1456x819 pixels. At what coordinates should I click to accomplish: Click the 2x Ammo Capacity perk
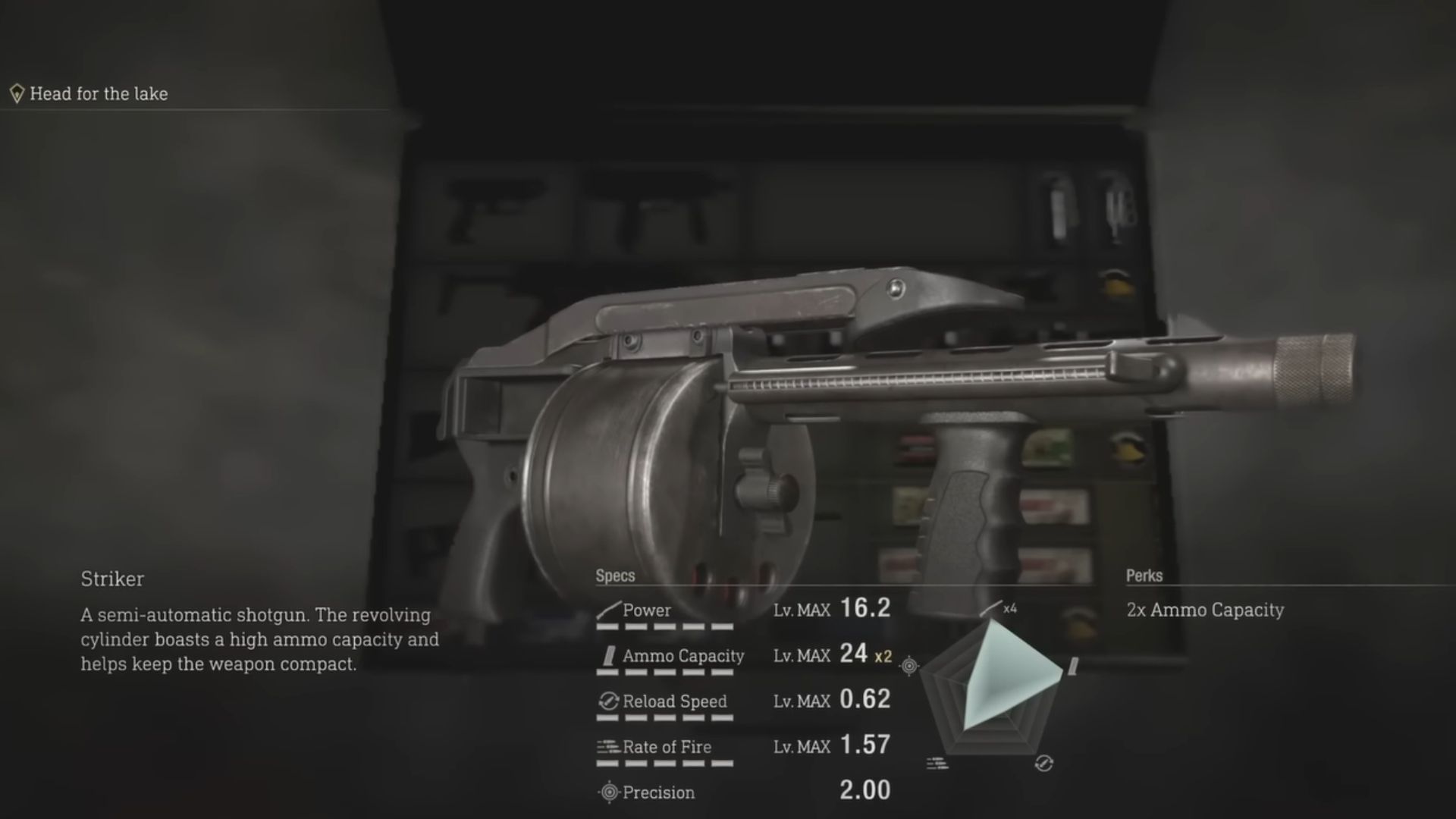[x=1205, y=610]
